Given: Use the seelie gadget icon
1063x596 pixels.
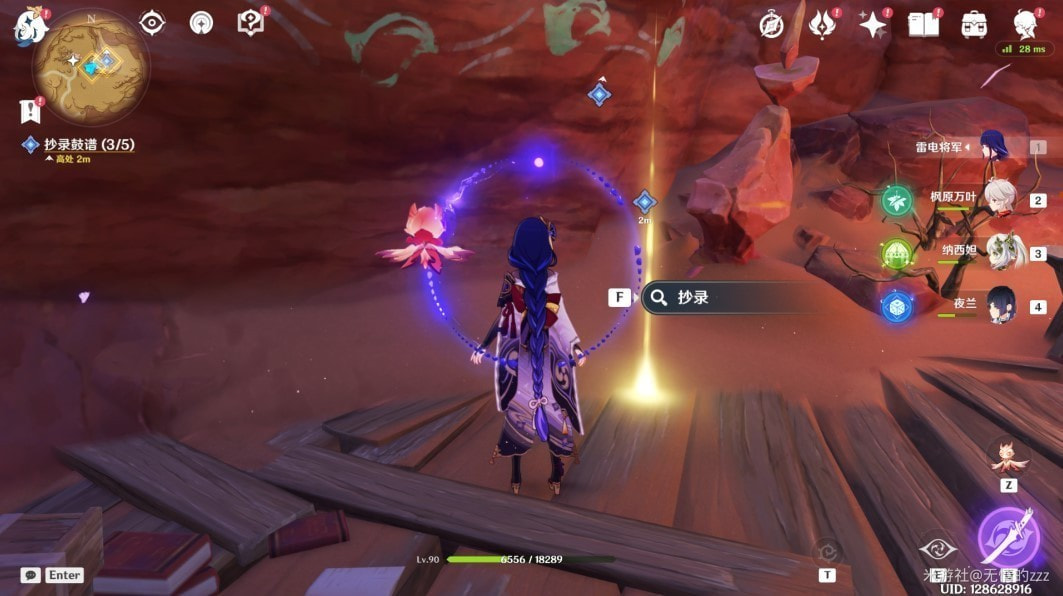Looking at the screenshot, I should (x=1008, y=458).
